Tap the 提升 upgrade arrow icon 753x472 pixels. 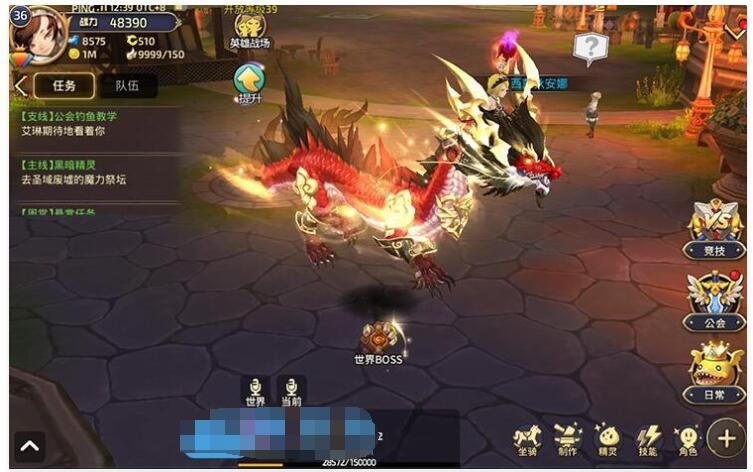248,80
